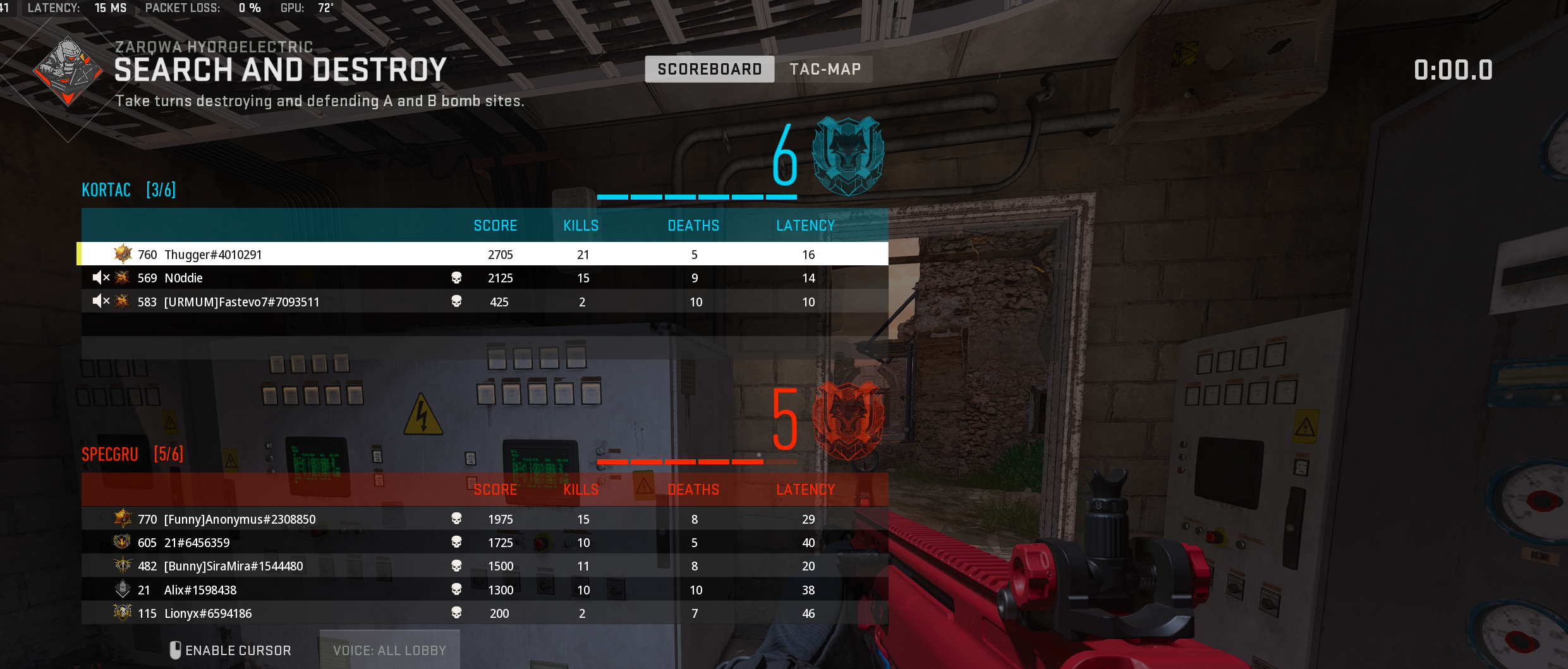Screen dimensions: 1568x669
Task: Toggle mute icon for [URMUM]Fastevo7
Action: (x=100, y=301)
